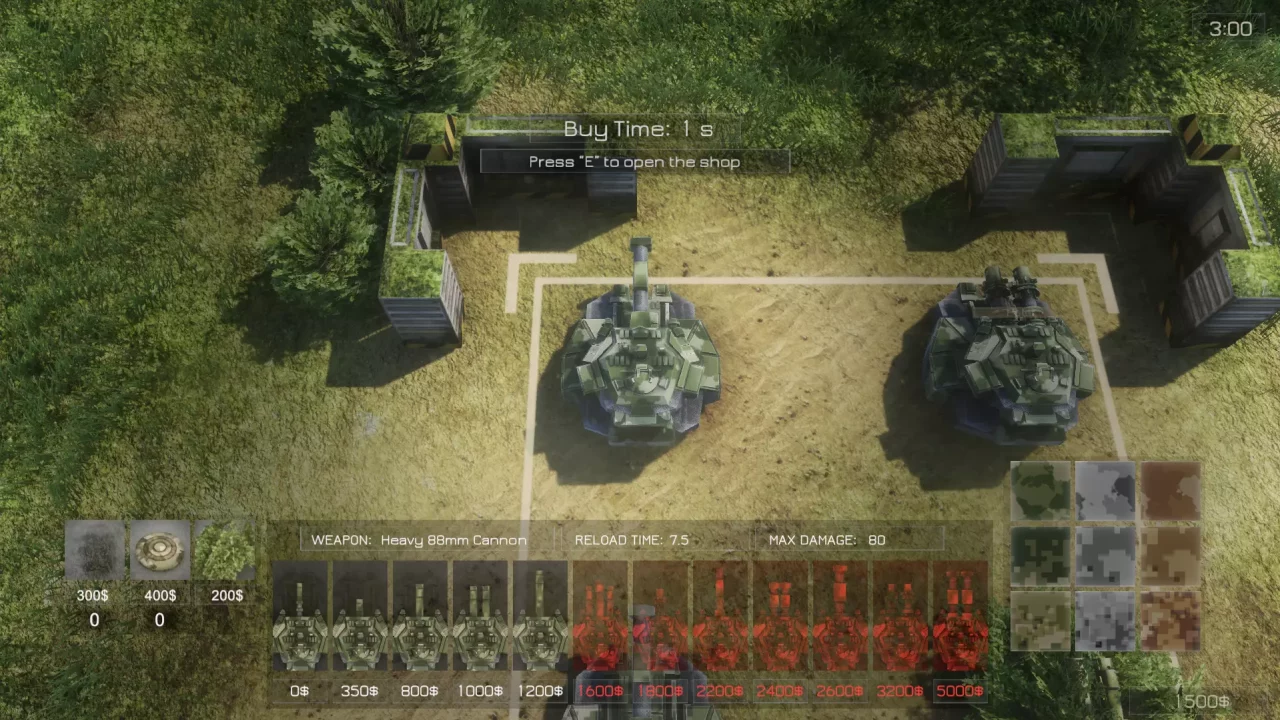The image size is (1280, 720).
Task: Click the 1500$ money balance display
Action: (x=1204, y=700)
